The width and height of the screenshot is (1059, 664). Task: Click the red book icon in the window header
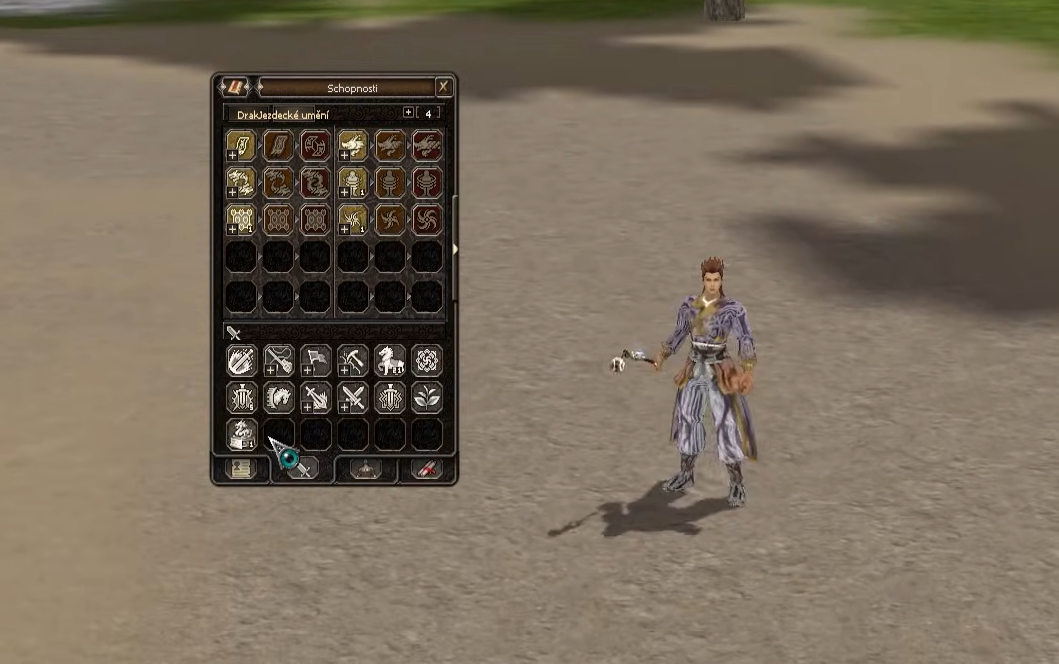[x=237, y=87]
